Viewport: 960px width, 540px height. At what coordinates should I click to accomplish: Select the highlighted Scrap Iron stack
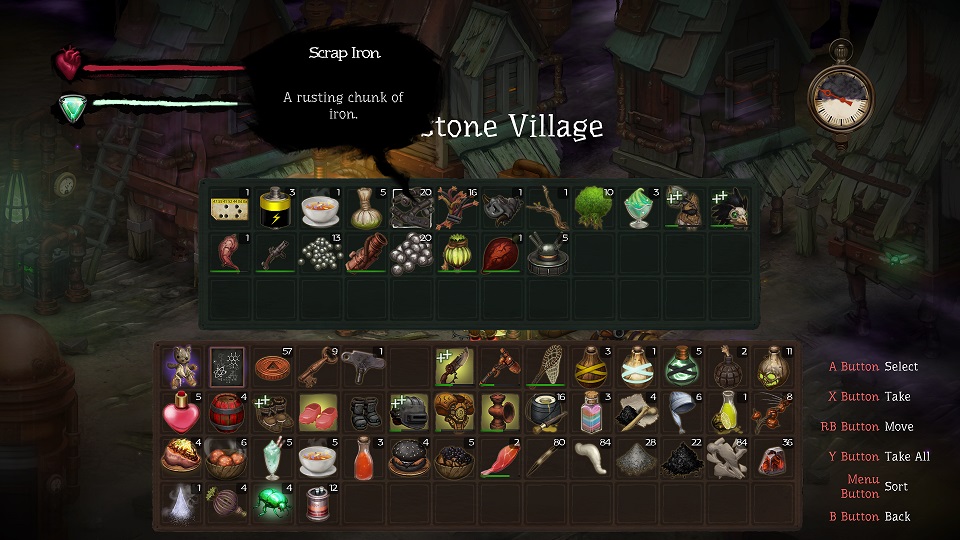pos(411,208)
